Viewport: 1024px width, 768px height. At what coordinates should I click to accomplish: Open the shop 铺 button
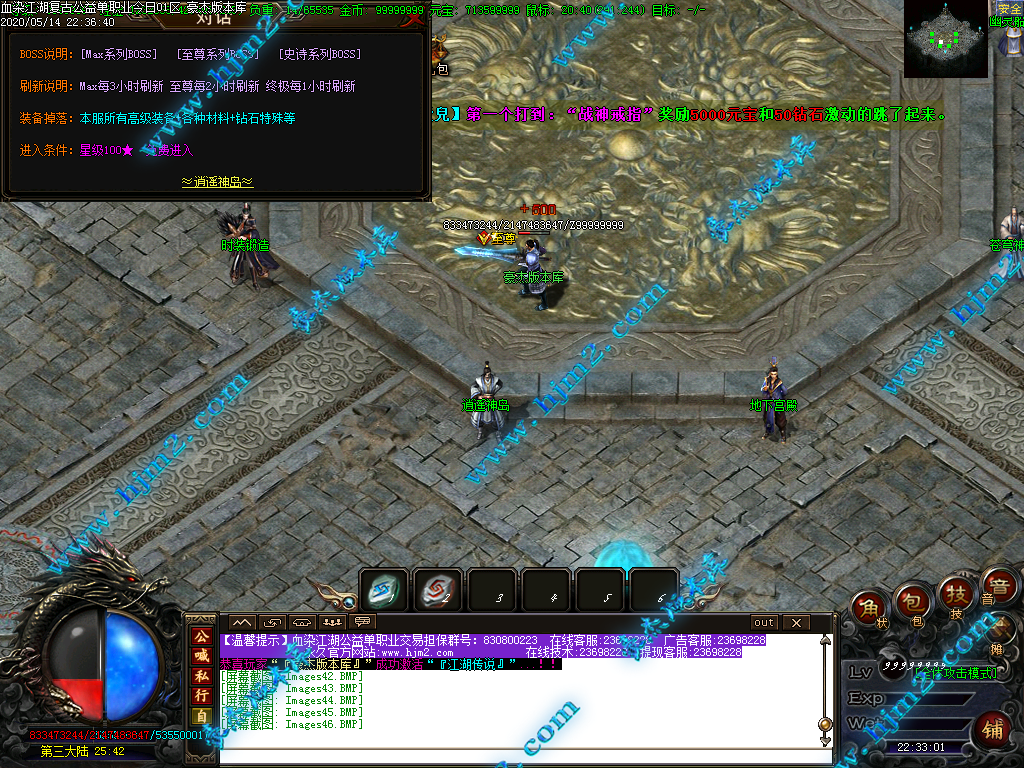click(992, 728)
